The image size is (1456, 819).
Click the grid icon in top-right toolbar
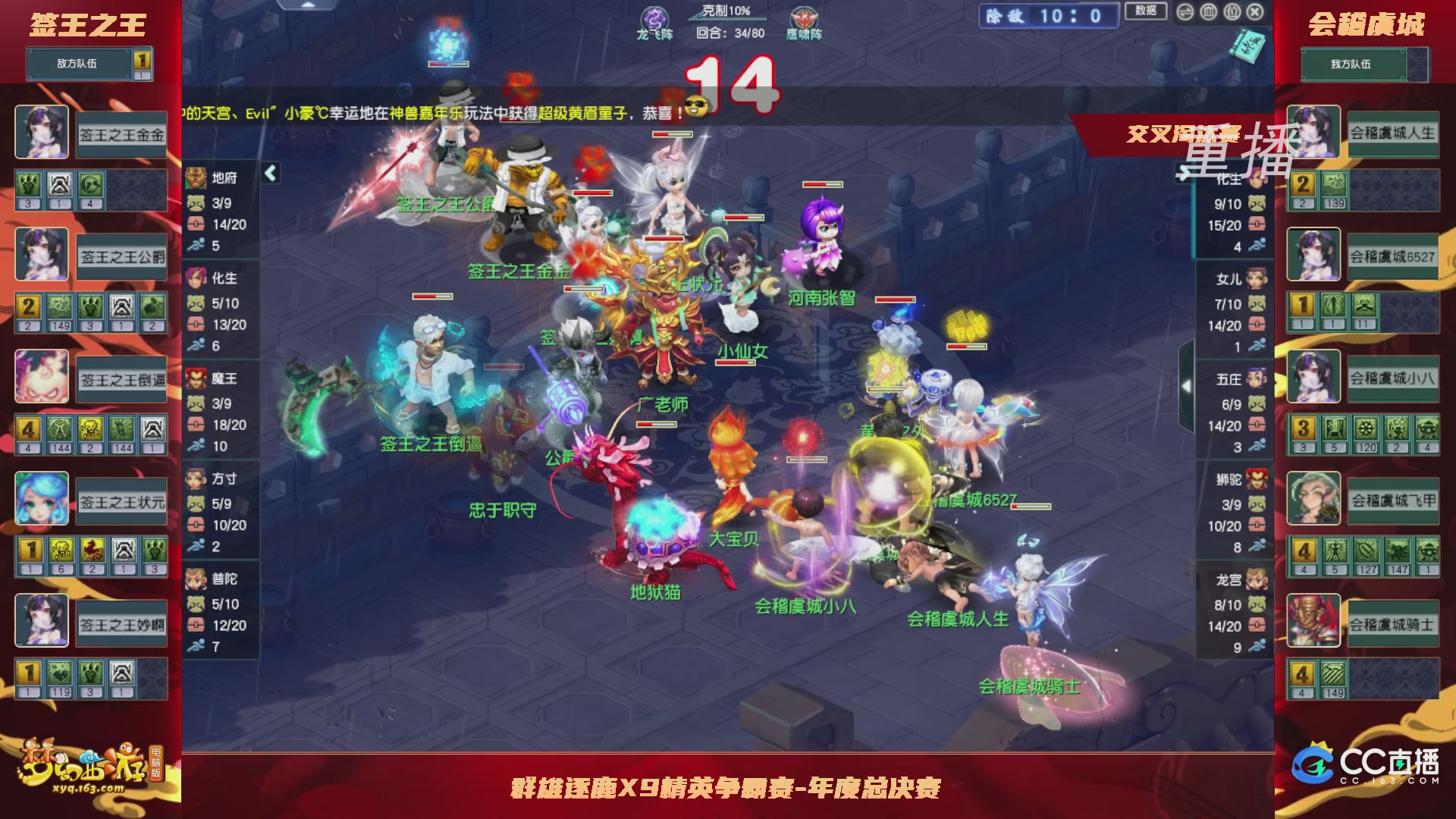tap(1208, 13)
